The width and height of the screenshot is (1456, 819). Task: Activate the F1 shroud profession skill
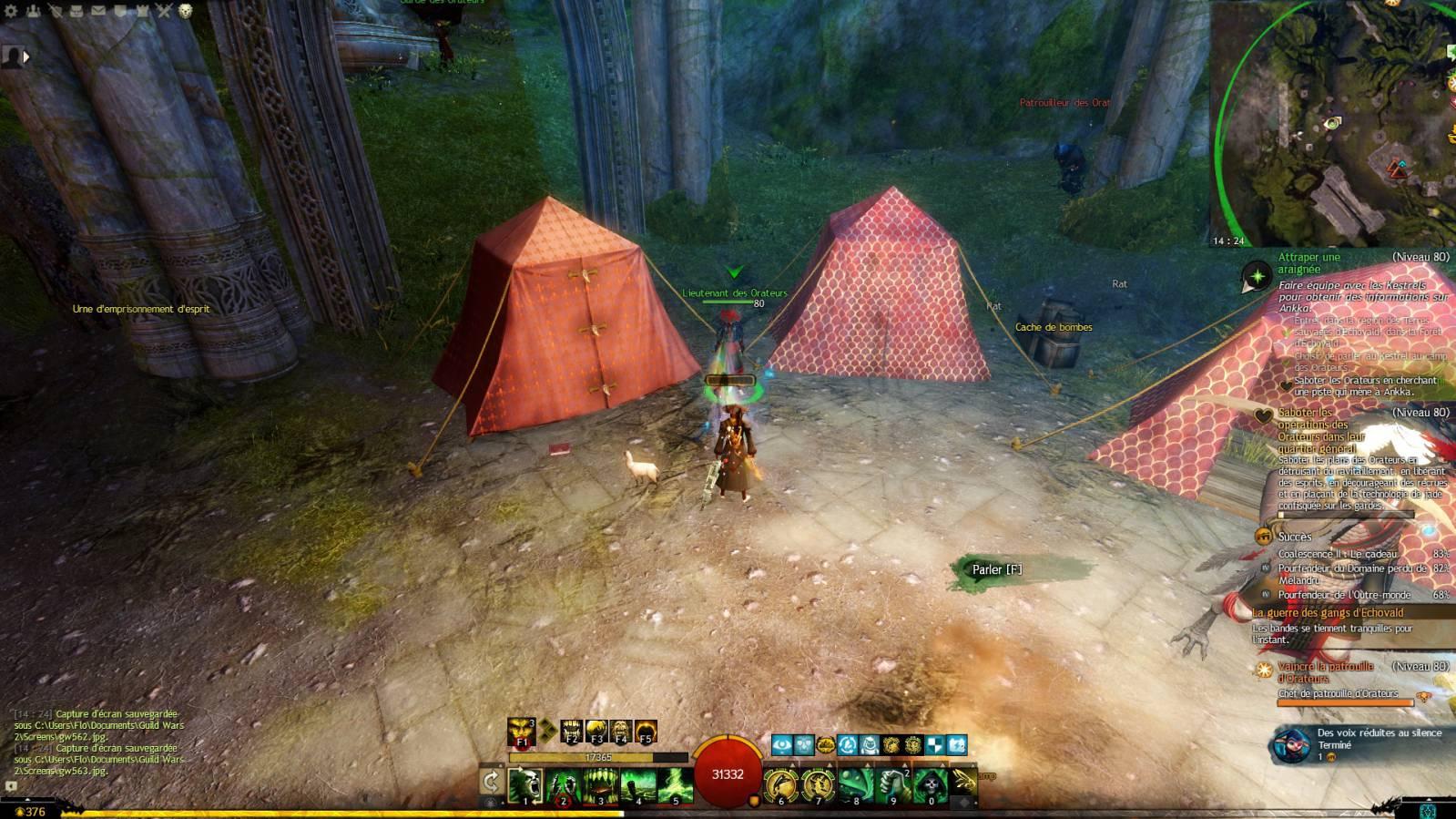(522, 731)
